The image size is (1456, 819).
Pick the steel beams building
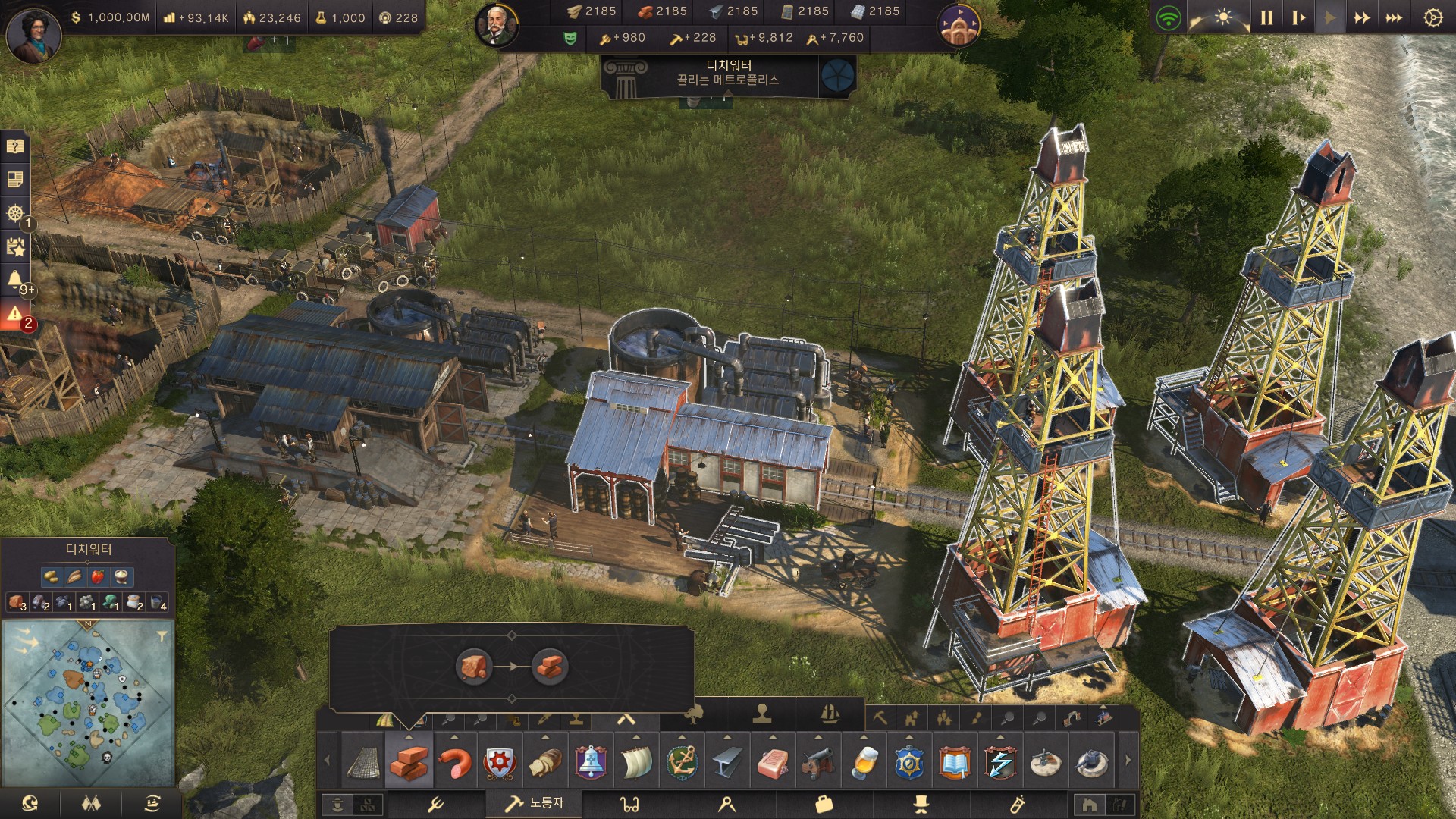tap(727, 762)
